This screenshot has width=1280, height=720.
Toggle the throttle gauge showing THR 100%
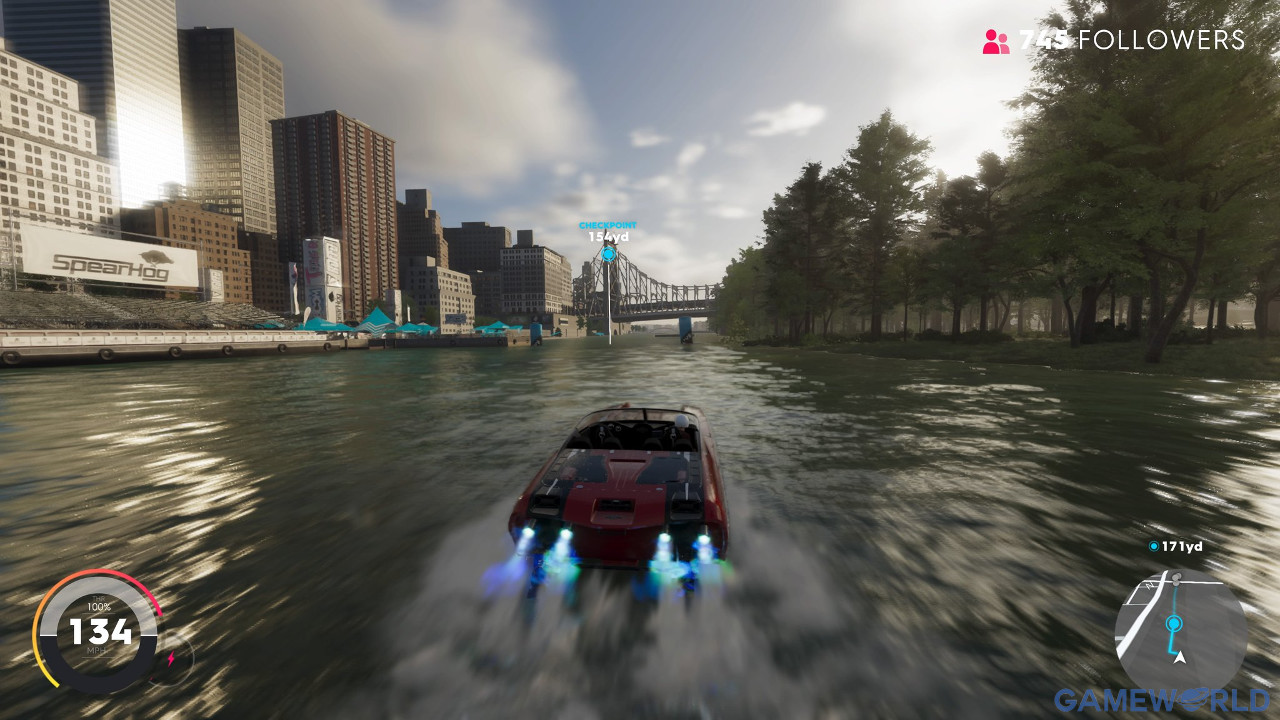[99, 604]
